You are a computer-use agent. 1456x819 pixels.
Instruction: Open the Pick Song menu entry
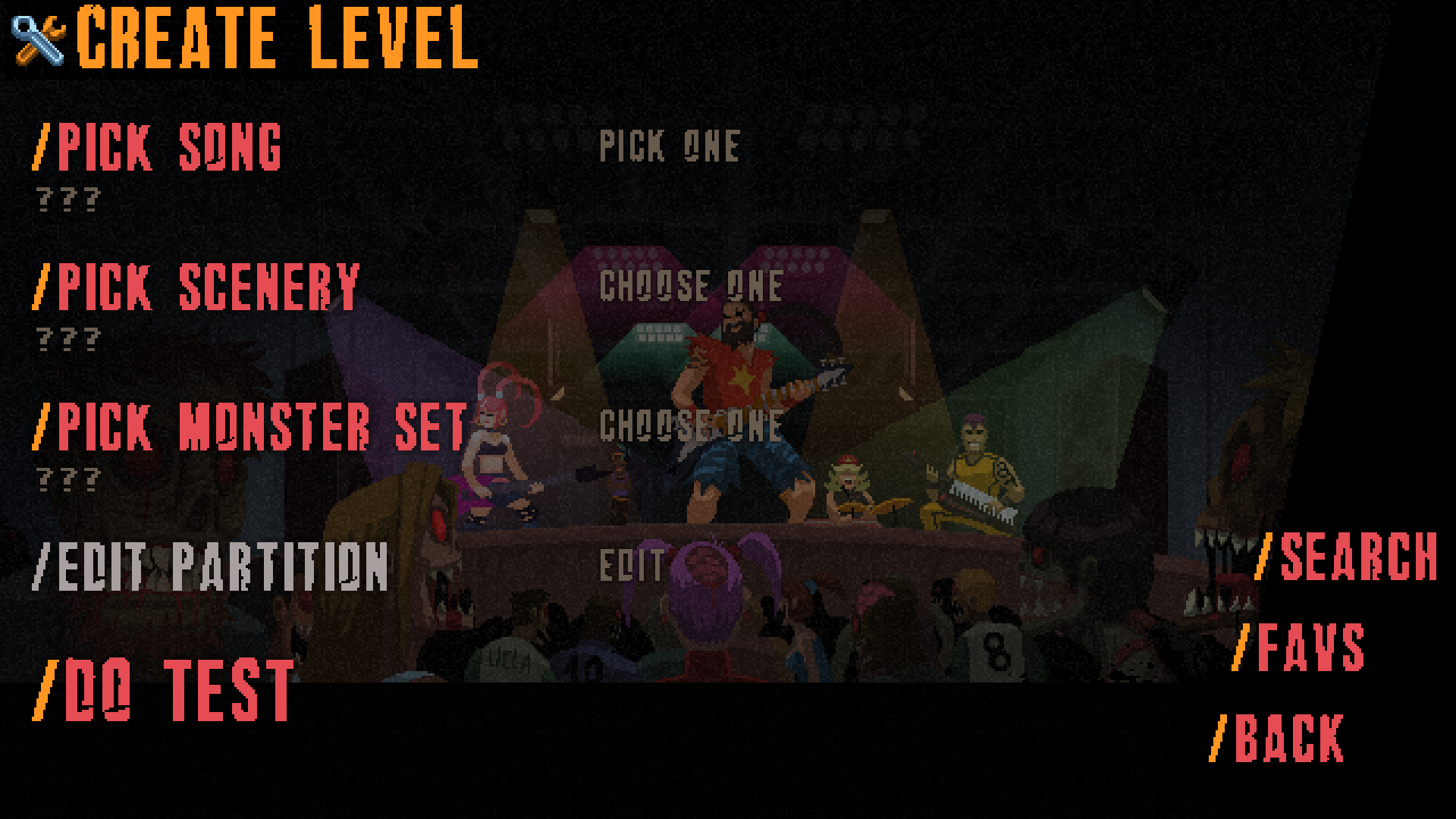(158, 147)
